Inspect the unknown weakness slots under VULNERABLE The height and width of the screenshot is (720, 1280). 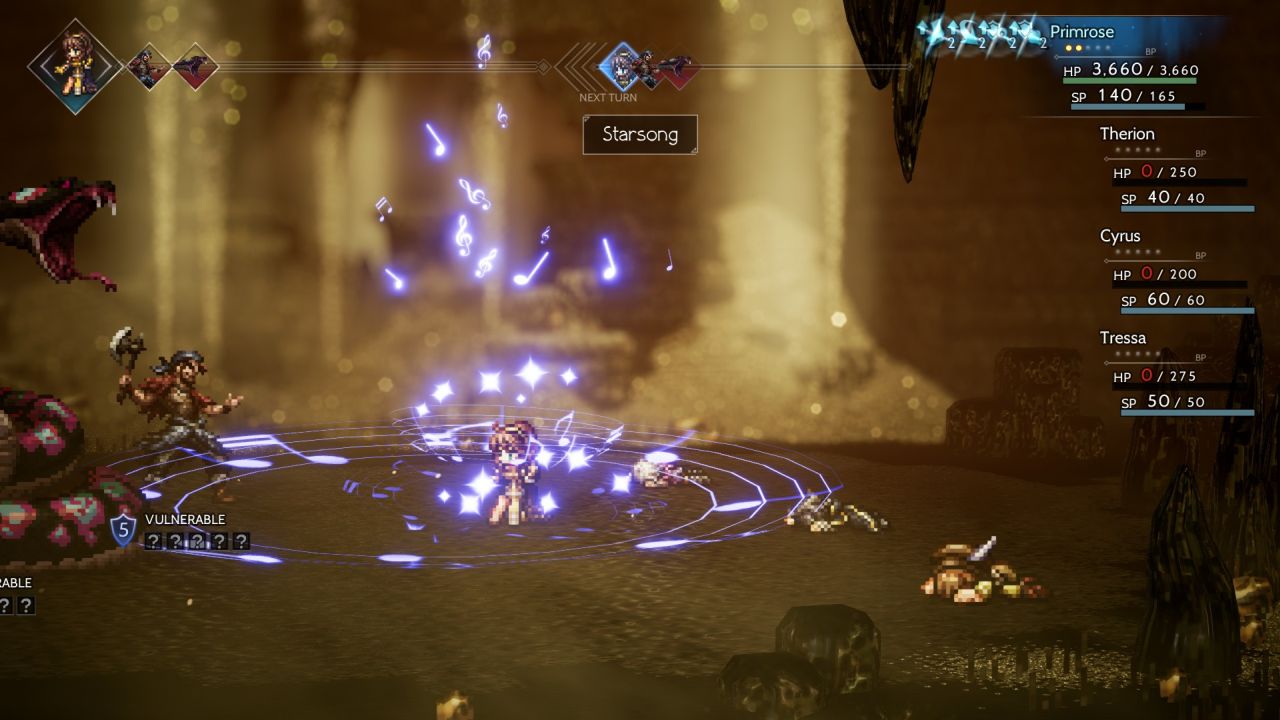tap(196, 541)
